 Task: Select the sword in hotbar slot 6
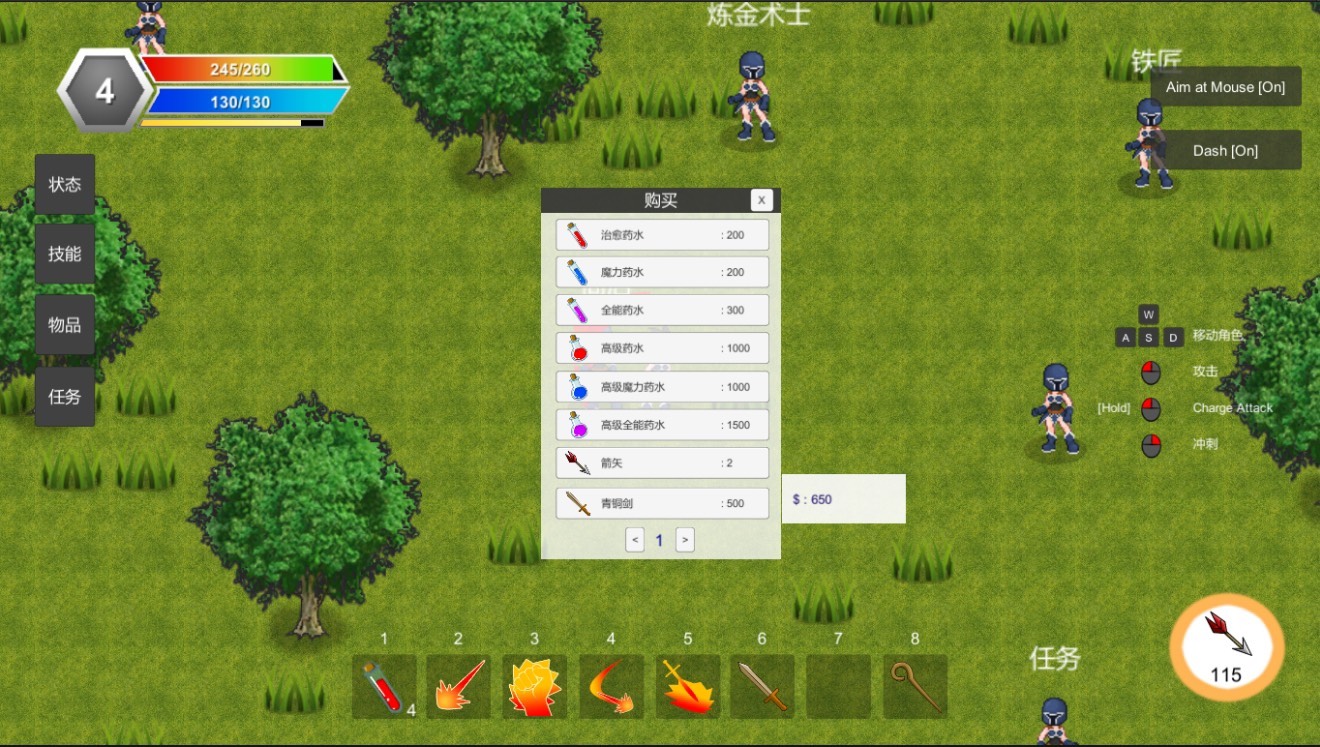coord(762,686)
